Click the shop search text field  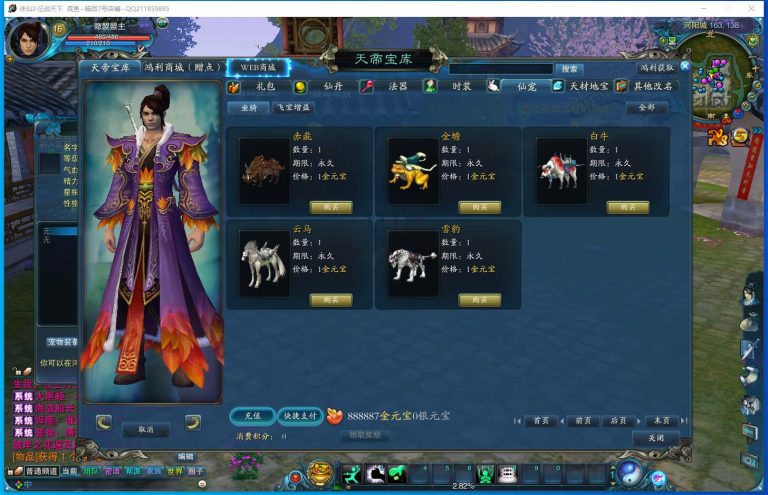pyautogui.click(x=500, y=69)
